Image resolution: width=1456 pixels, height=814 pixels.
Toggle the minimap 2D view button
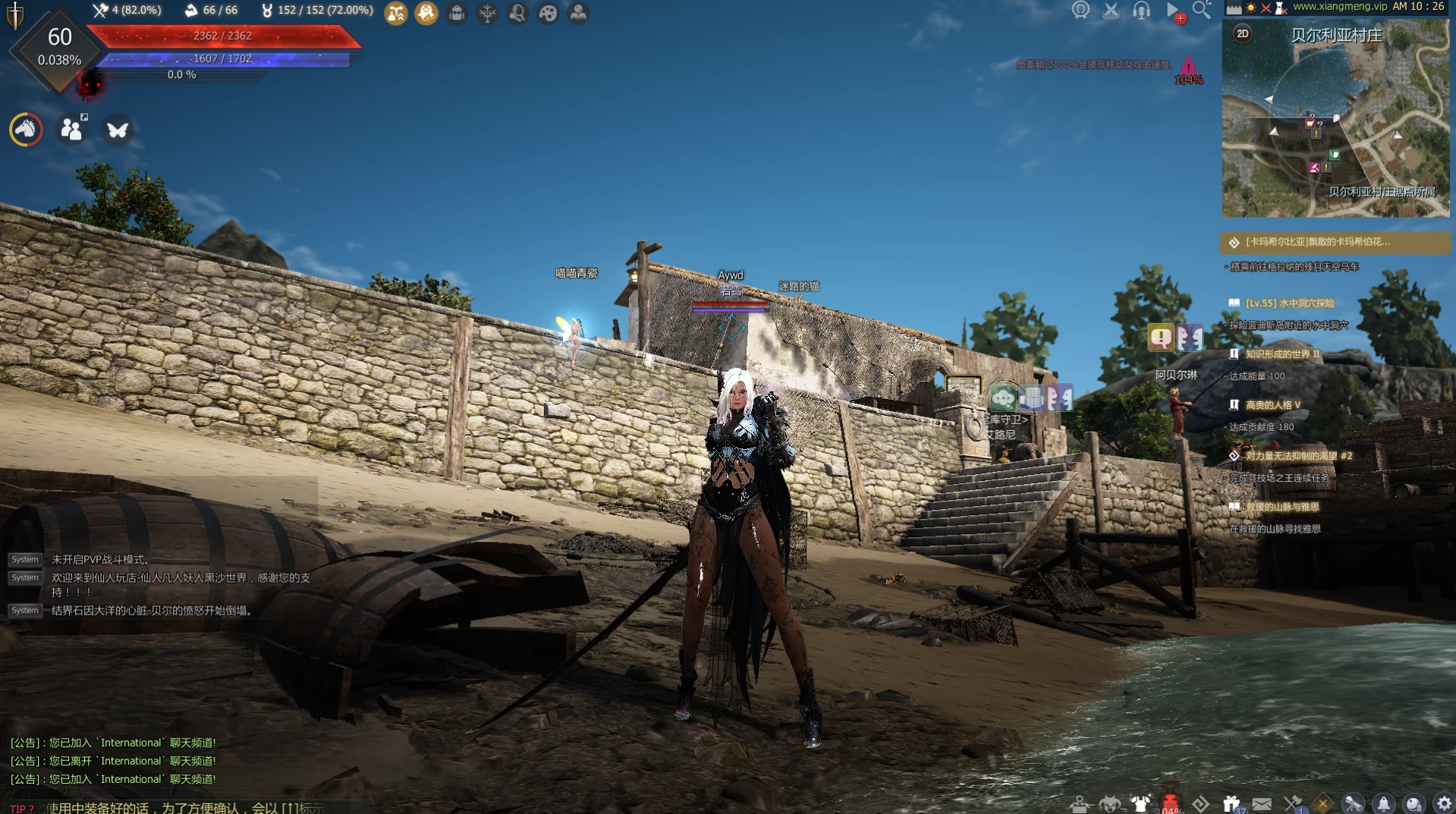coord(1242,33)
